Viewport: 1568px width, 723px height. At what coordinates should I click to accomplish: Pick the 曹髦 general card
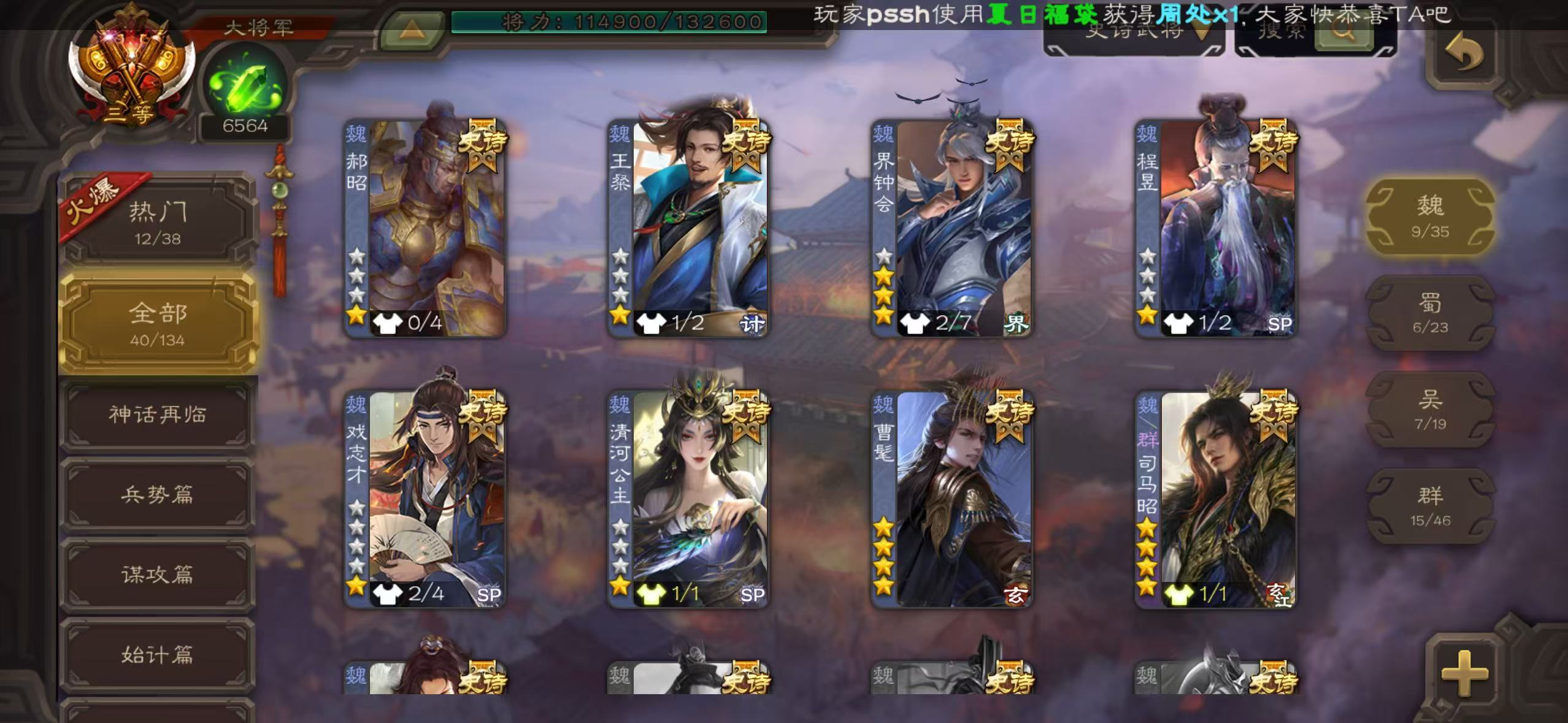[x=952, y=499]
